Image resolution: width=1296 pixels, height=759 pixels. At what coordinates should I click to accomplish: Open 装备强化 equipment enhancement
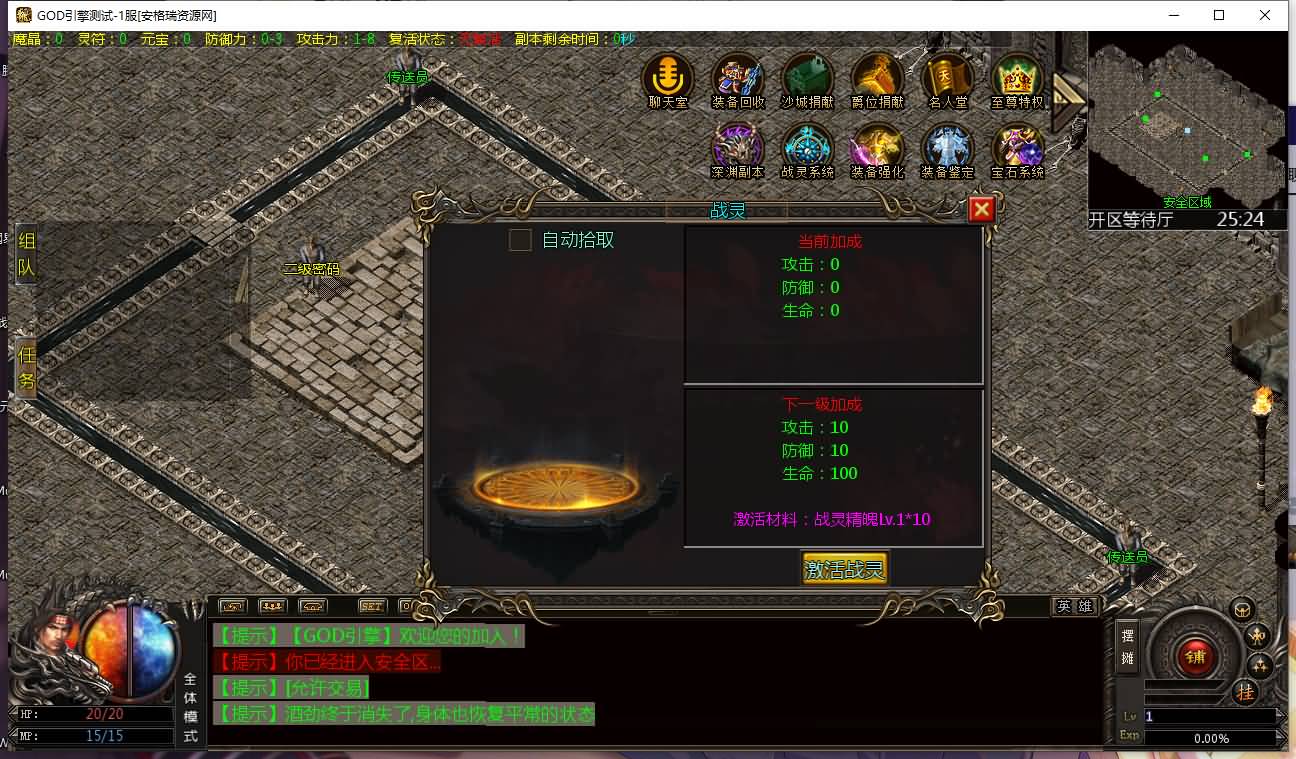(x=877, y=148)
